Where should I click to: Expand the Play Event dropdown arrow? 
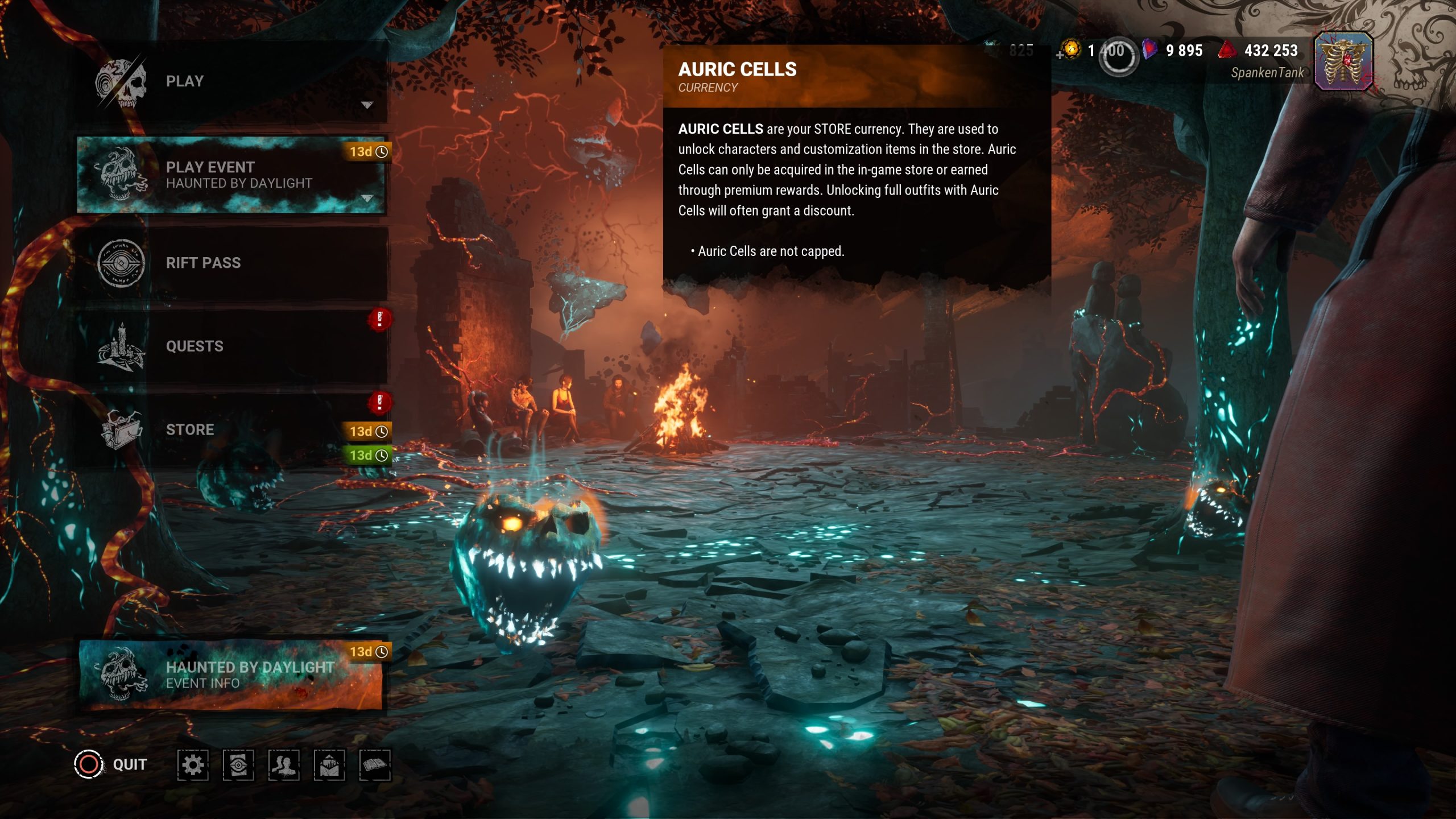[x=367, y=198]
